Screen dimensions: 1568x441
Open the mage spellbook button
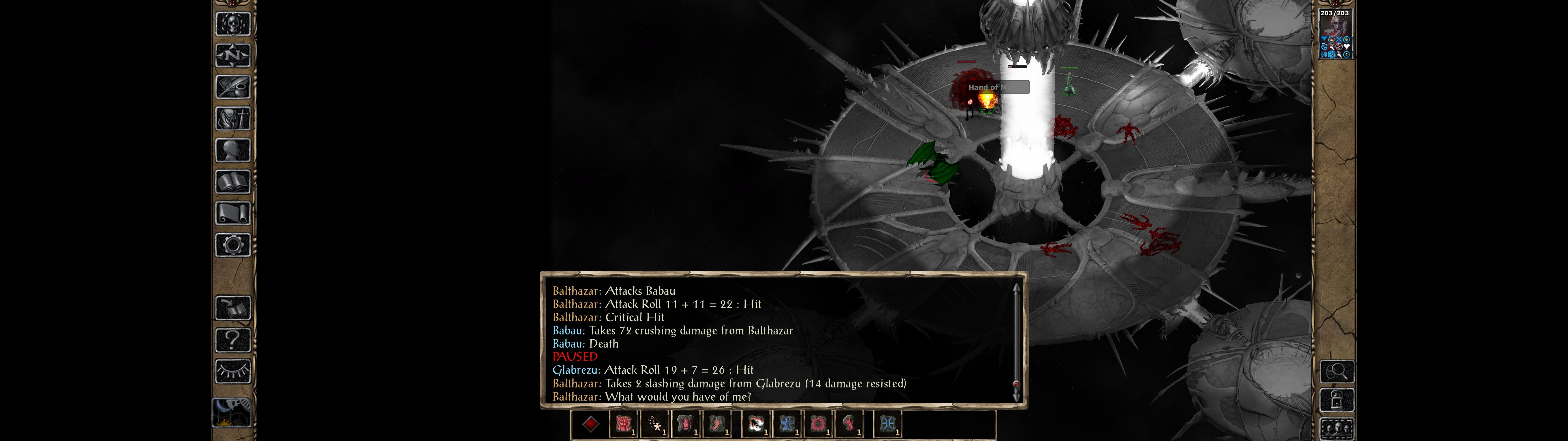[232, 182]
